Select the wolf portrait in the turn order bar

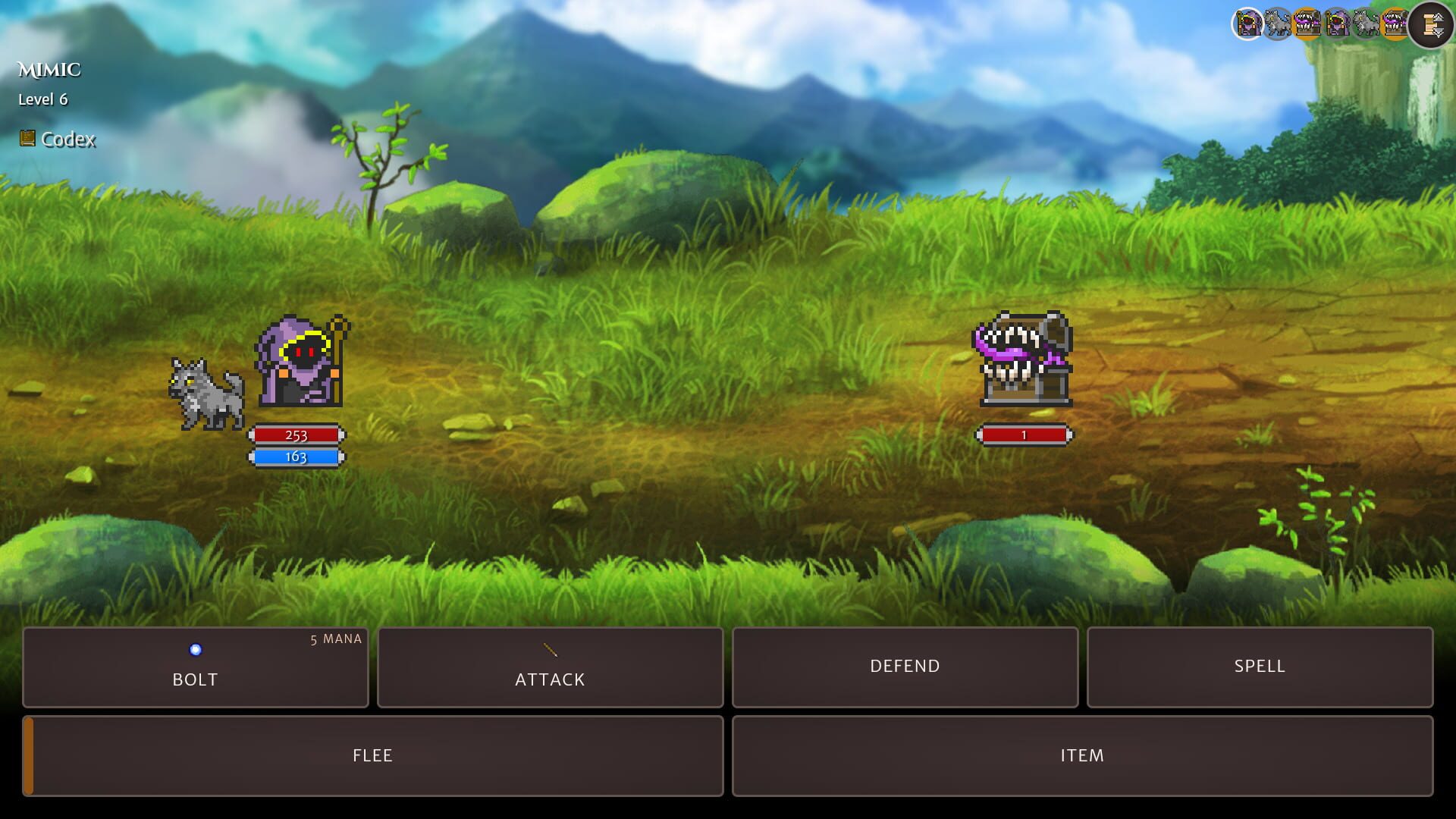tap(1278, 21)
